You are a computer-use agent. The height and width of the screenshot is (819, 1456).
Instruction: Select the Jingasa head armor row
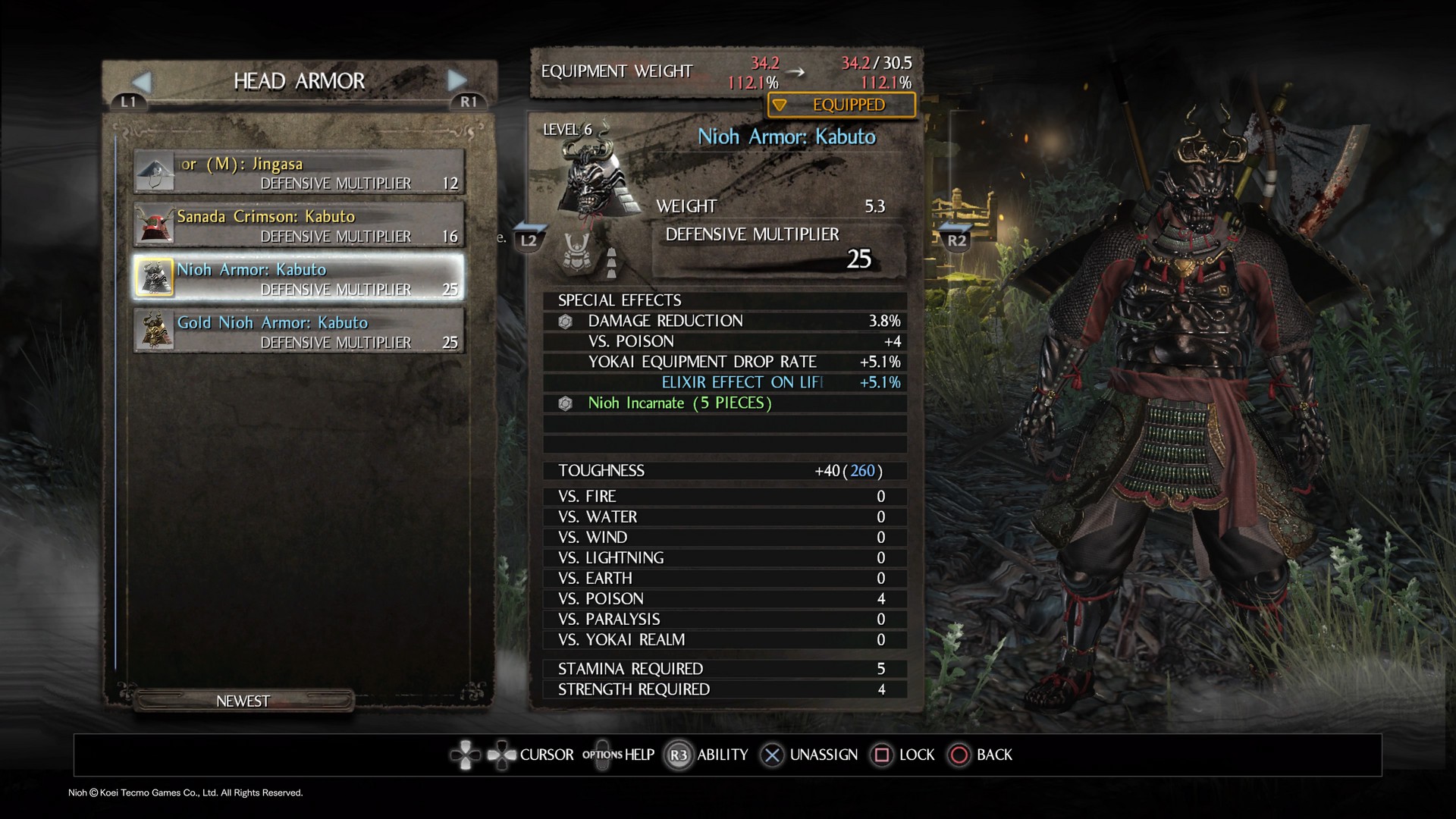[x=299, y=172]
